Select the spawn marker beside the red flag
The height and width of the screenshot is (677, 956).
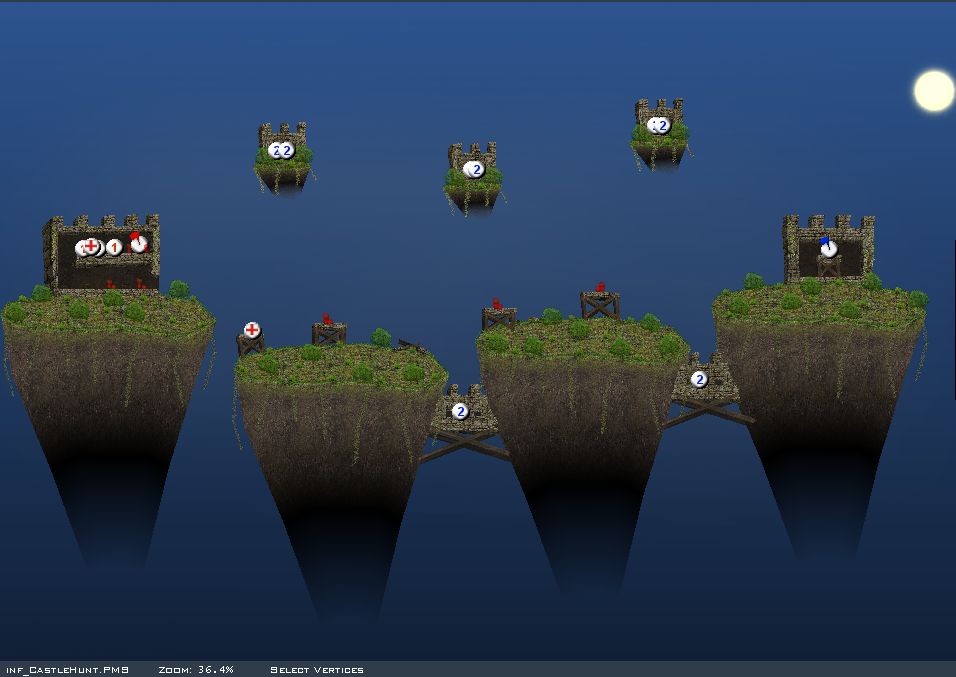[x=114, y=247]
